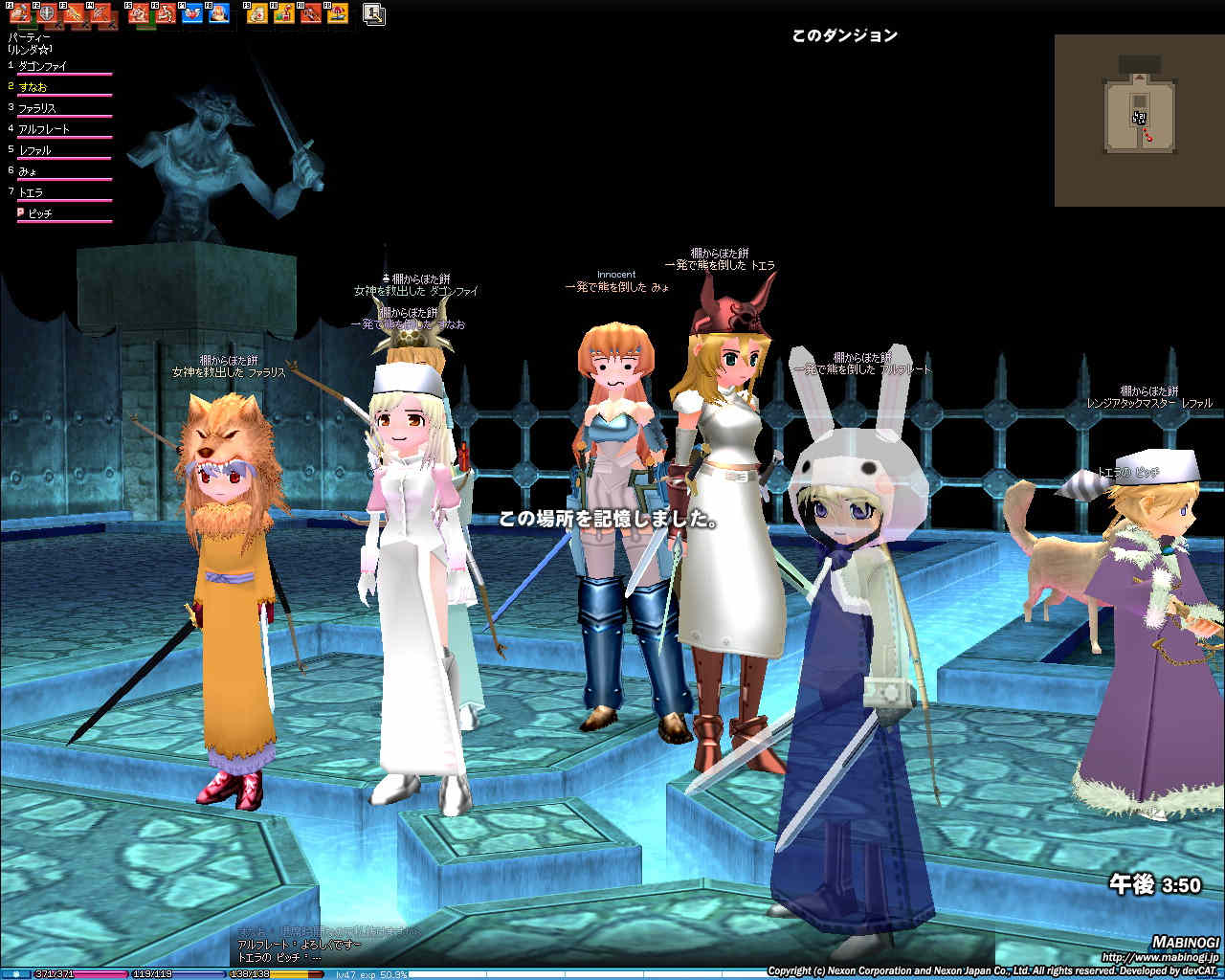1225x980 pixels.
Task: Pick party member アルフレート
Action: point(44,129)
